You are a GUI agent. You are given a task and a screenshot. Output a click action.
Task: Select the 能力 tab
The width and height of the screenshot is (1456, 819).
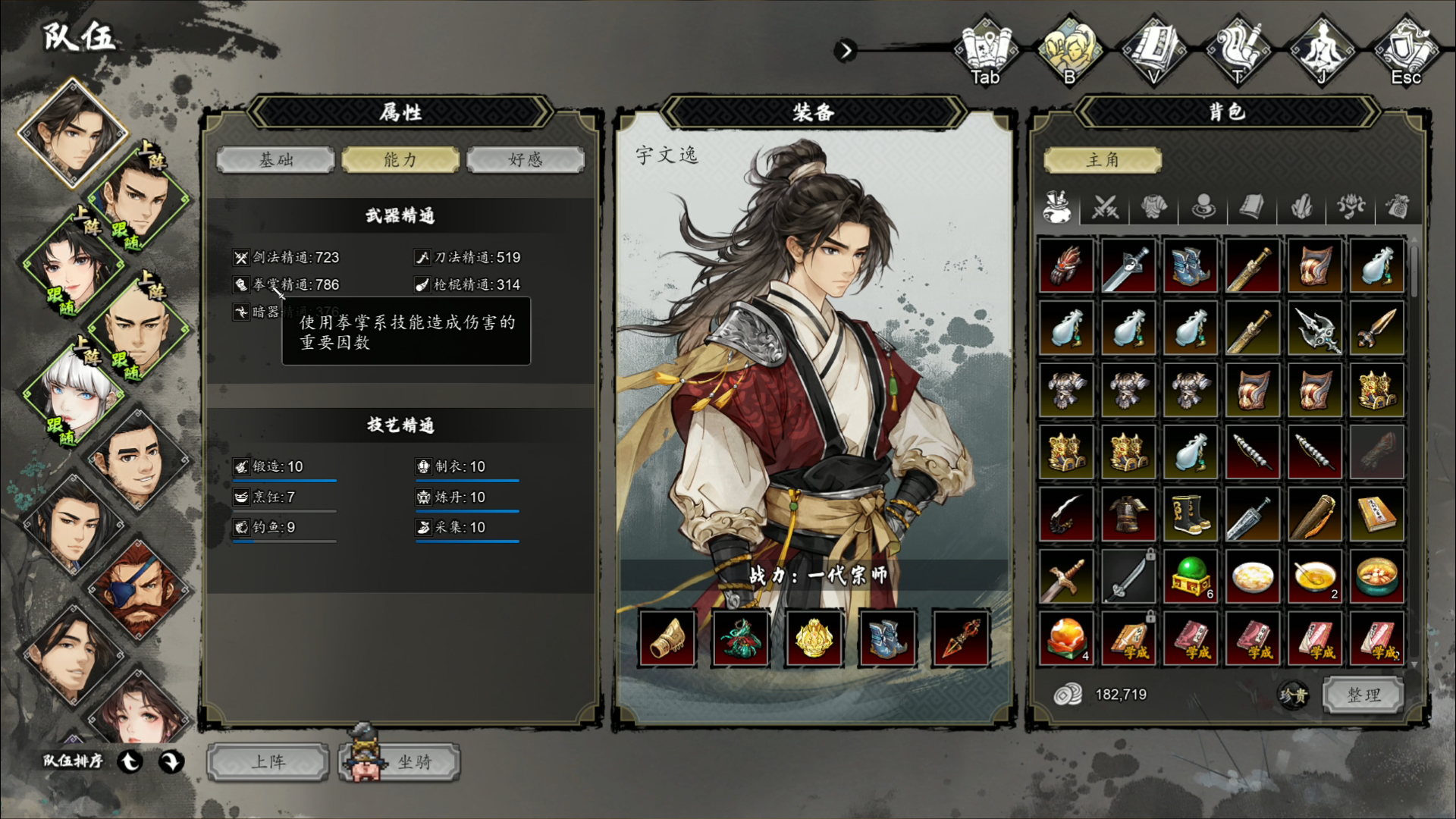point(400,160)
